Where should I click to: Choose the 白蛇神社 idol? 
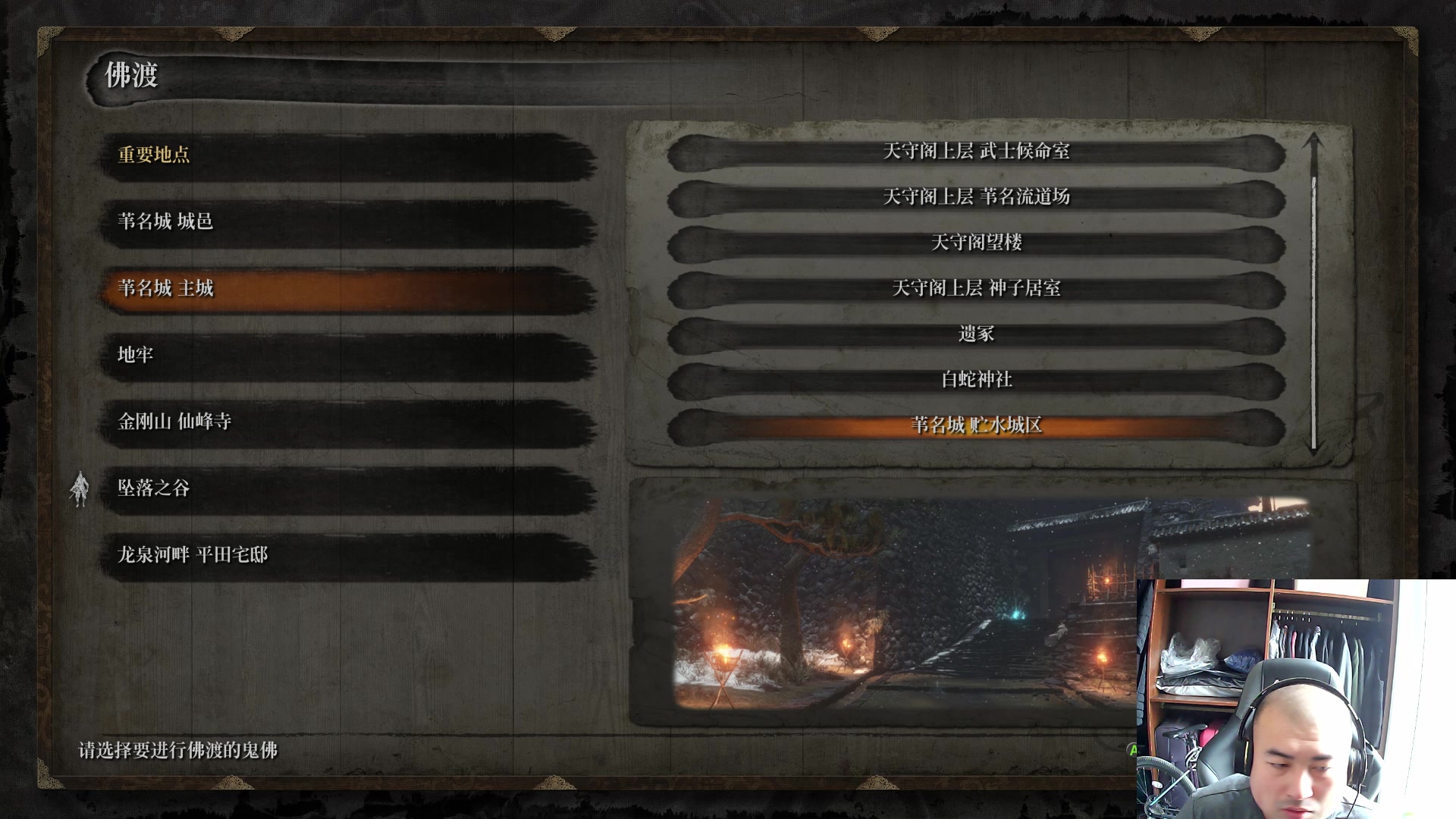(x=976, y=379)
